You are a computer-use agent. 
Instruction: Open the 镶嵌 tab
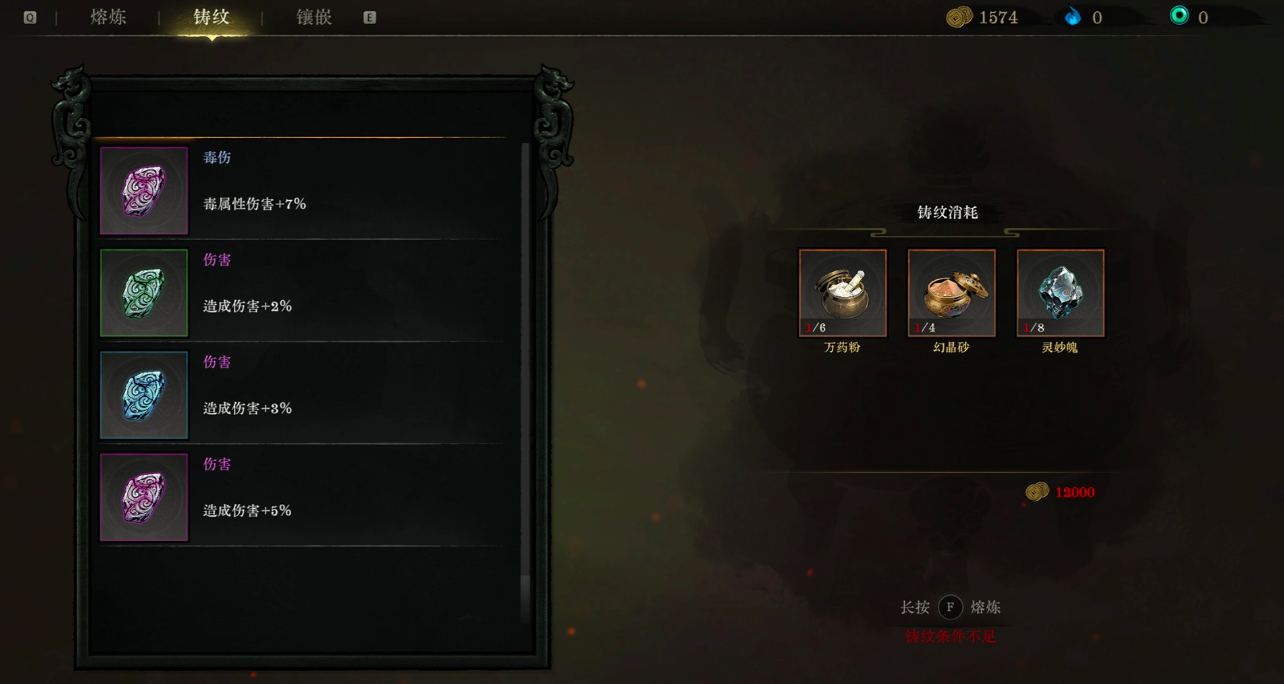click(x=314, y=17)
